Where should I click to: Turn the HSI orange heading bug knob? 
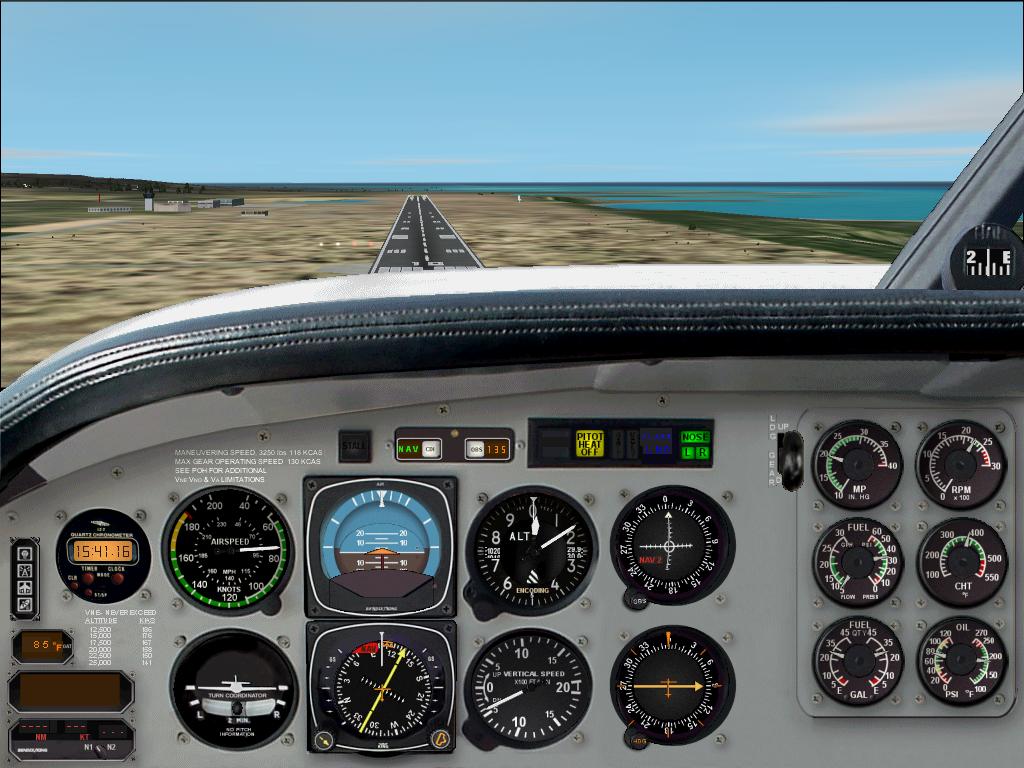point(439,739)
